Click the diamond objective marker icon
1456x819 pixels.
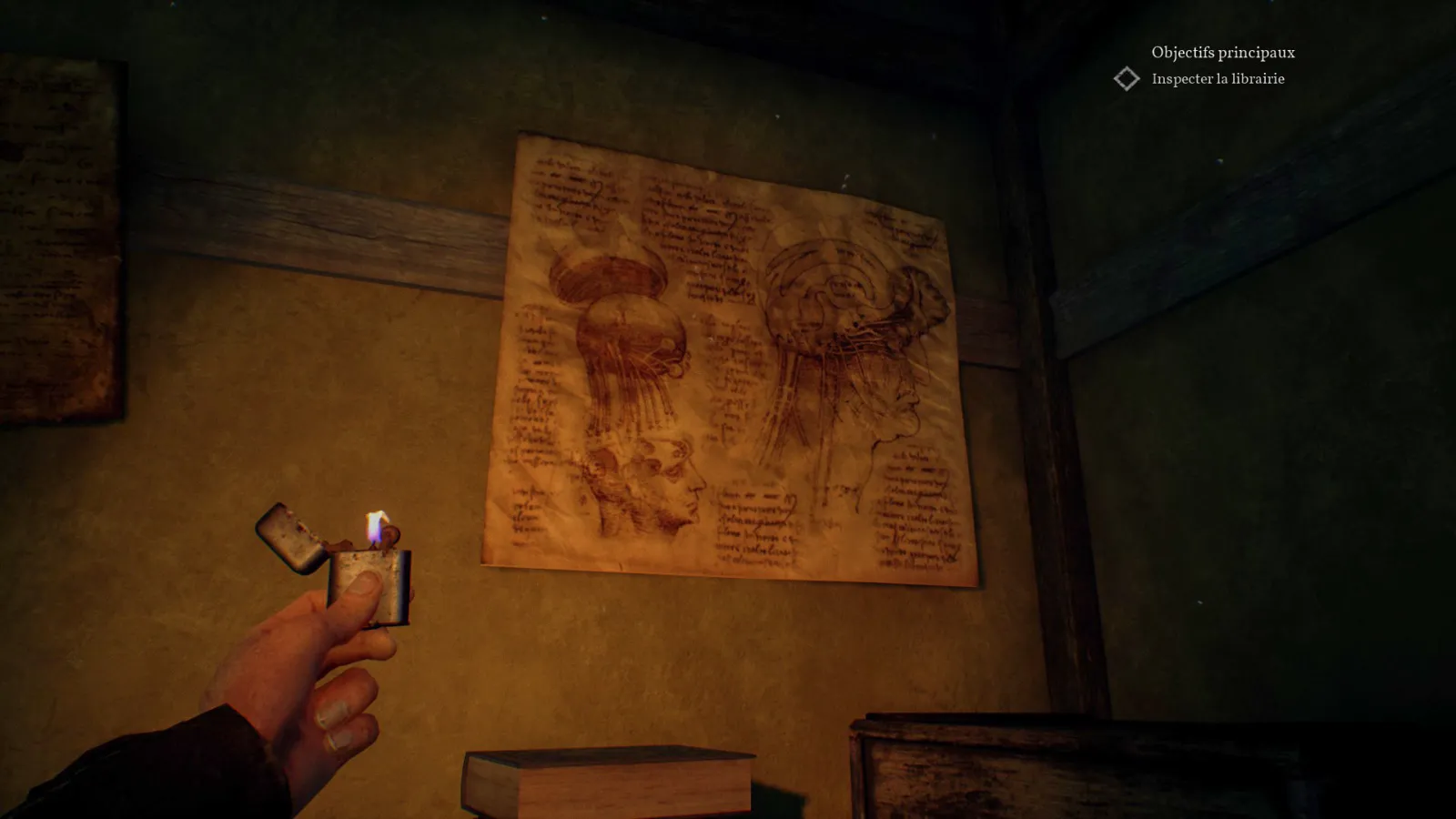click(x=1127, y=79)
